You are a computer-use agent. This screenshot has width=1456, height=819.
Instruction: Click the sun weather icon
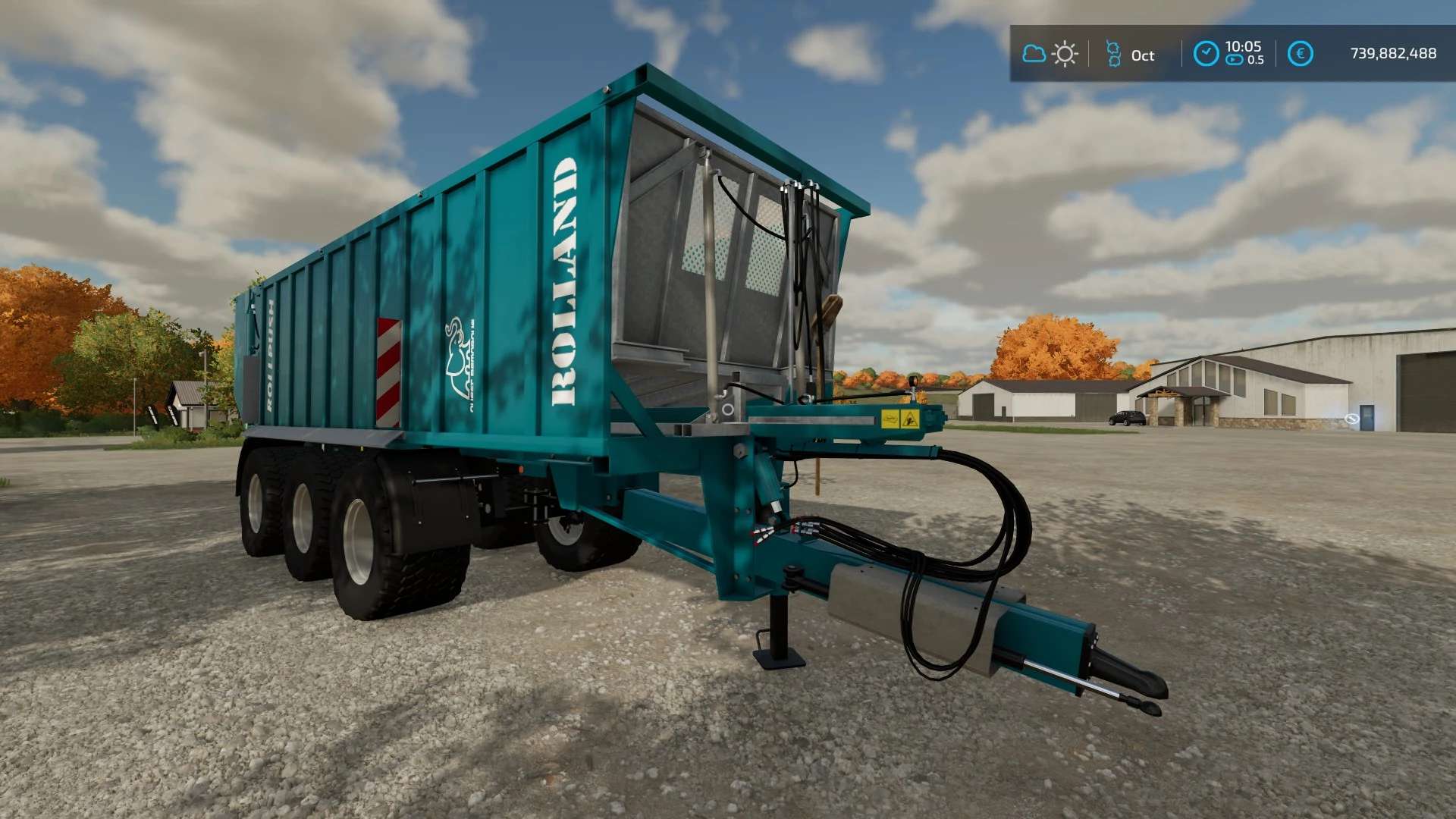pyautogui.click(x=1065, y=54)
